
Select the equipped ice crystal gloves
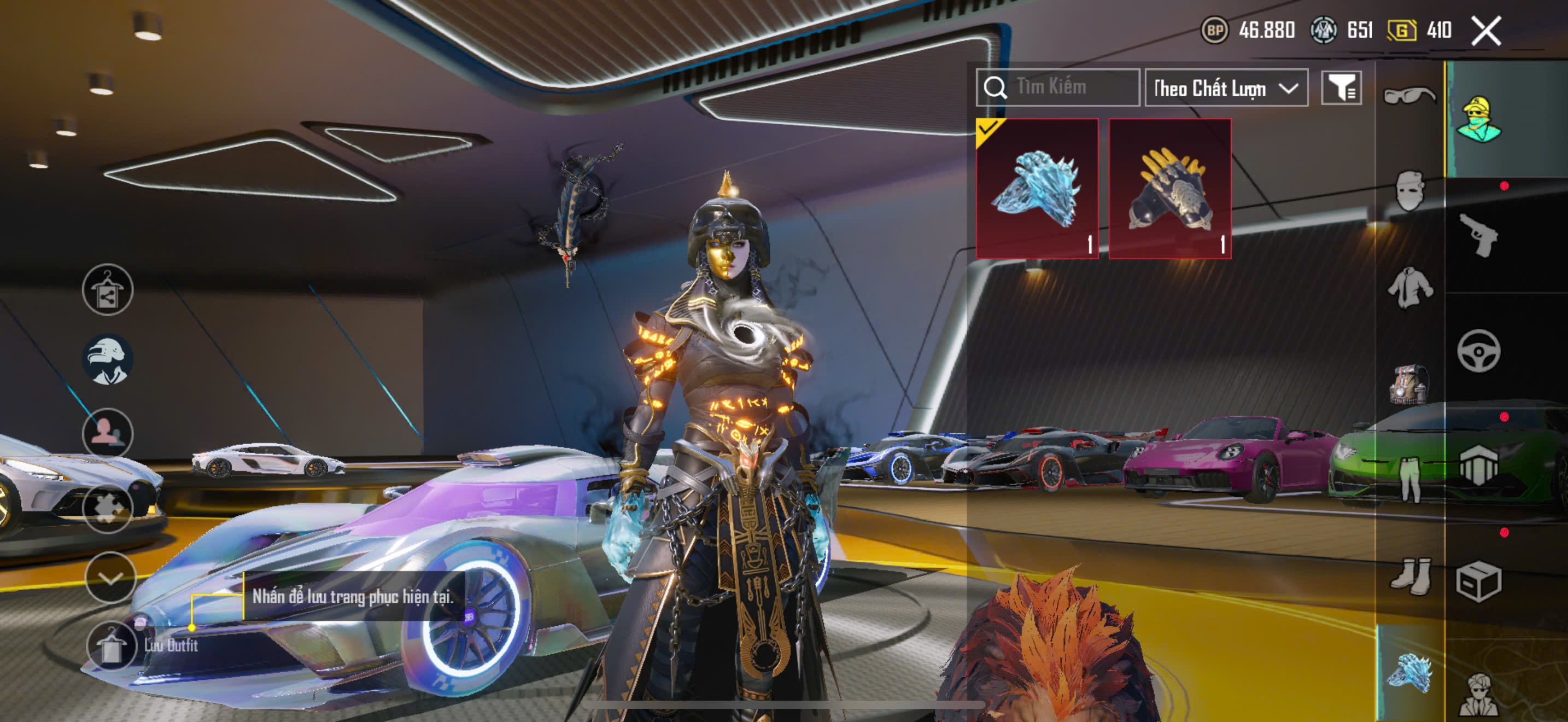click(1037, 189)
